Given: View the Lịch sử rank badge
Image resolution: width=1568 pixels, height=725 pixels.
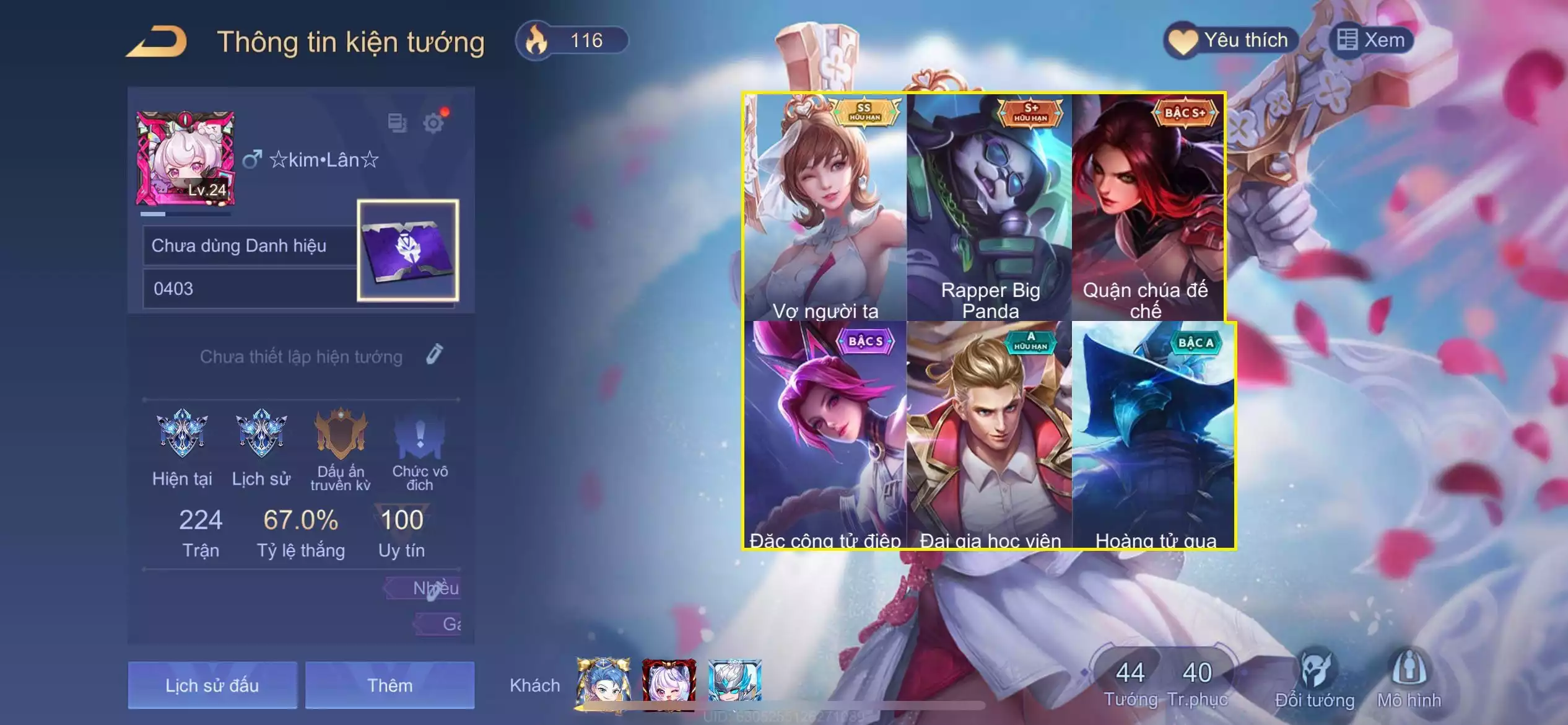Looking at the screenshot, I should point(261,434).
